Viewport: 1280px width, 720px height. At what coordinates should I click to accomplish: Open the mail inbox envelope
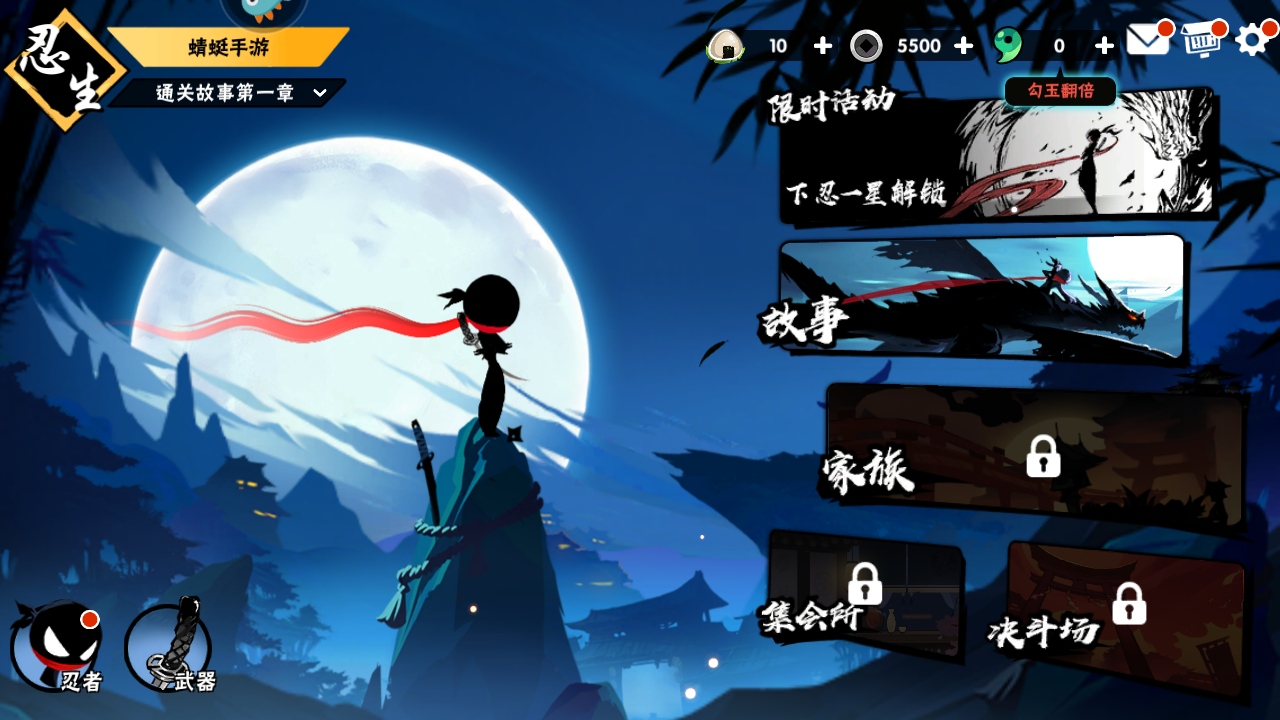(x=1147, y=40)
